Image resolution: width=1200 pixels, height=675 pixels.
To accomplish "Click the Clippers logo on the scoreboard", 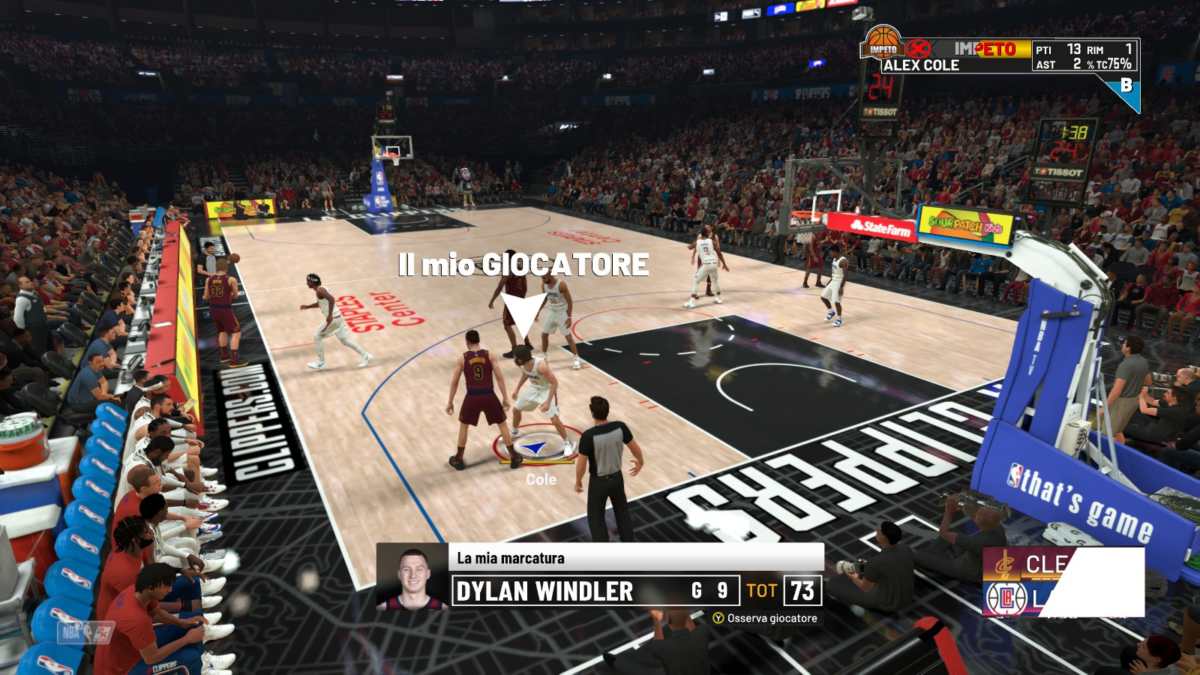I will [x=1006, y=597].
